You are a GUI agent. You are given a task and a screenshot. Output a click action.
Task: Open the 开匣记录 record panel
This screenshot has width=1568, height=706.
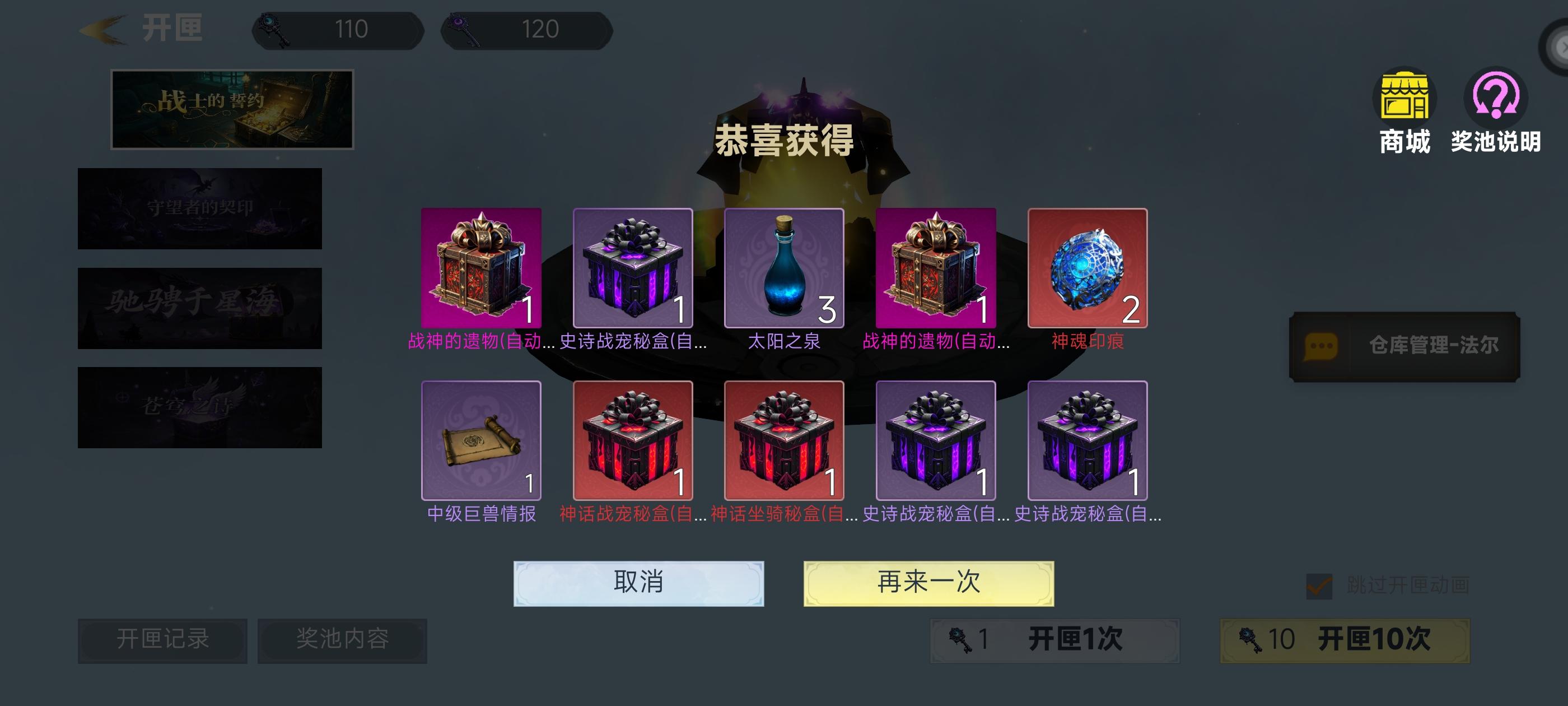(162, 640)
